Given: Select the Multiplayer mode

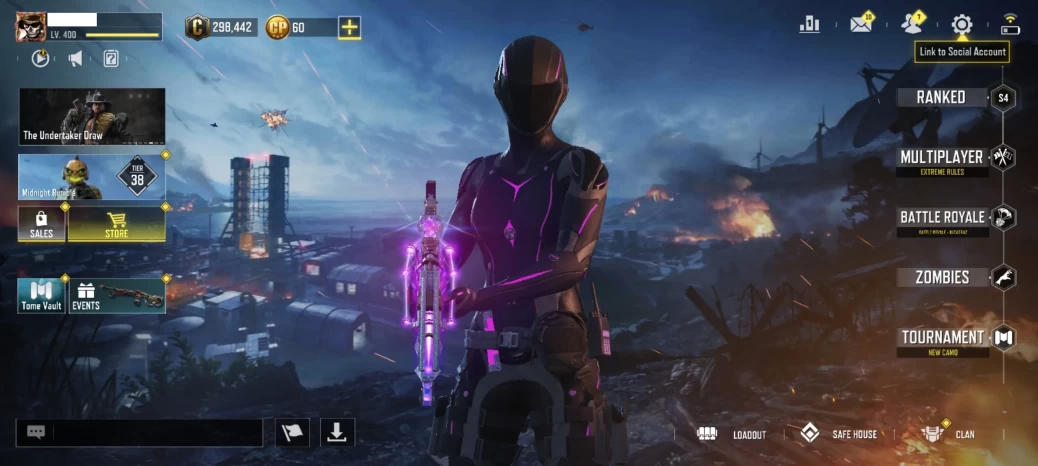Looking at the screenshot, I should click(x=942, y=158).
